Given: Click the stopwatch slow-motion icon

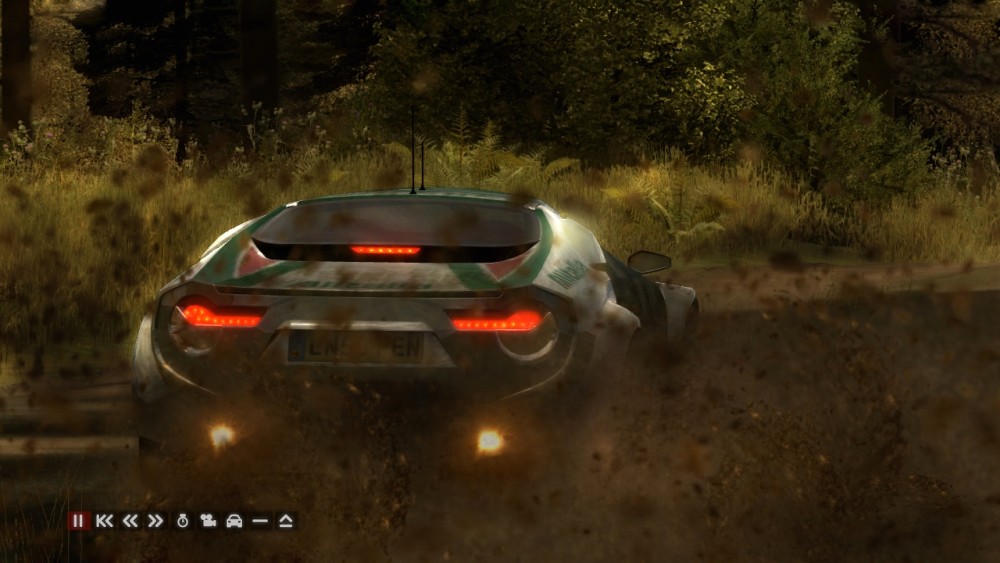Looking at the screenshot, I should click(183, 521).
